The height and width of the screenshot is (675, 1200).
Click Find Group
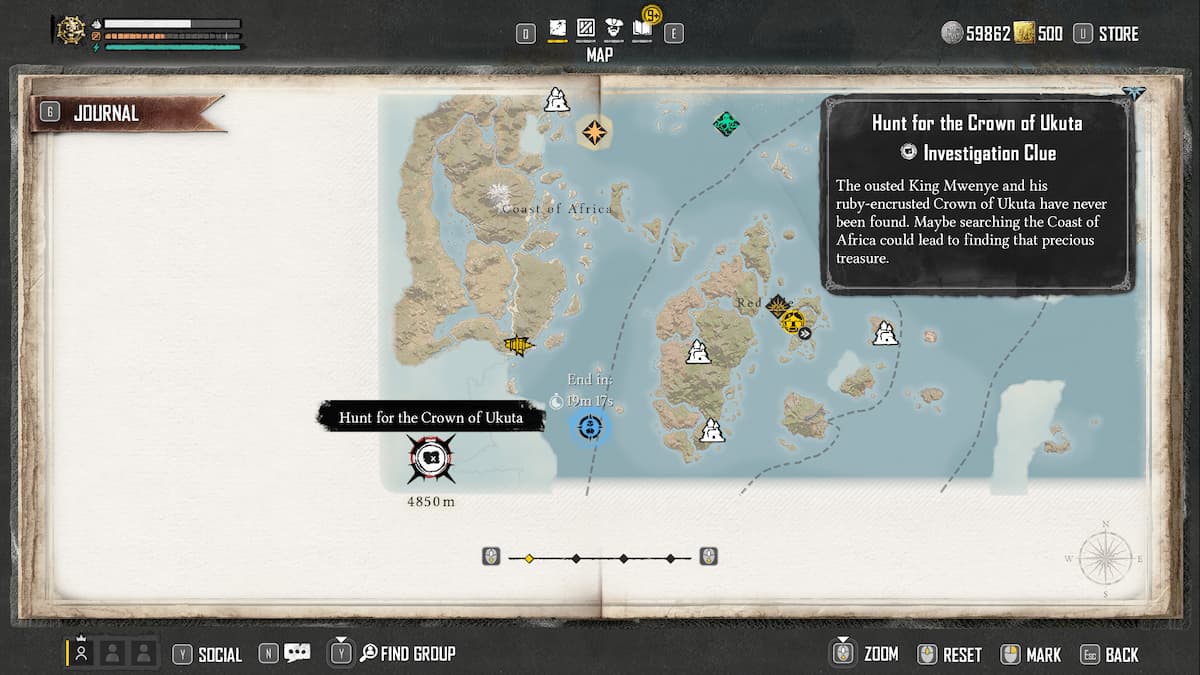[417, 654]
